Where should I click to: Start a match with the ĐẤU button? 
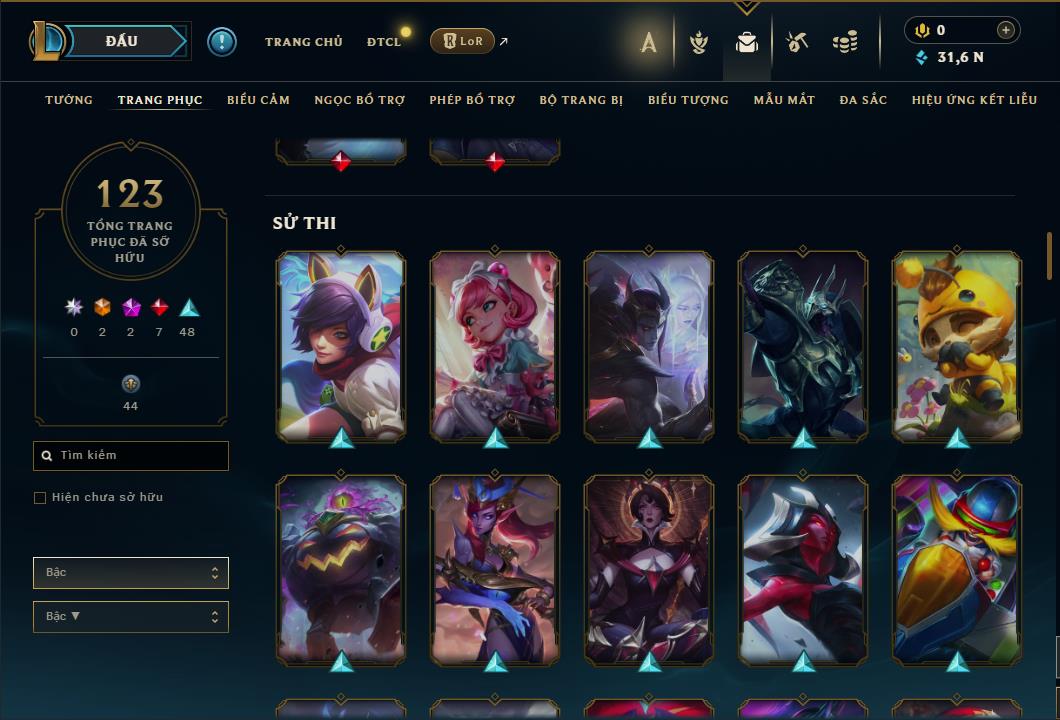(x=122, y=41)
